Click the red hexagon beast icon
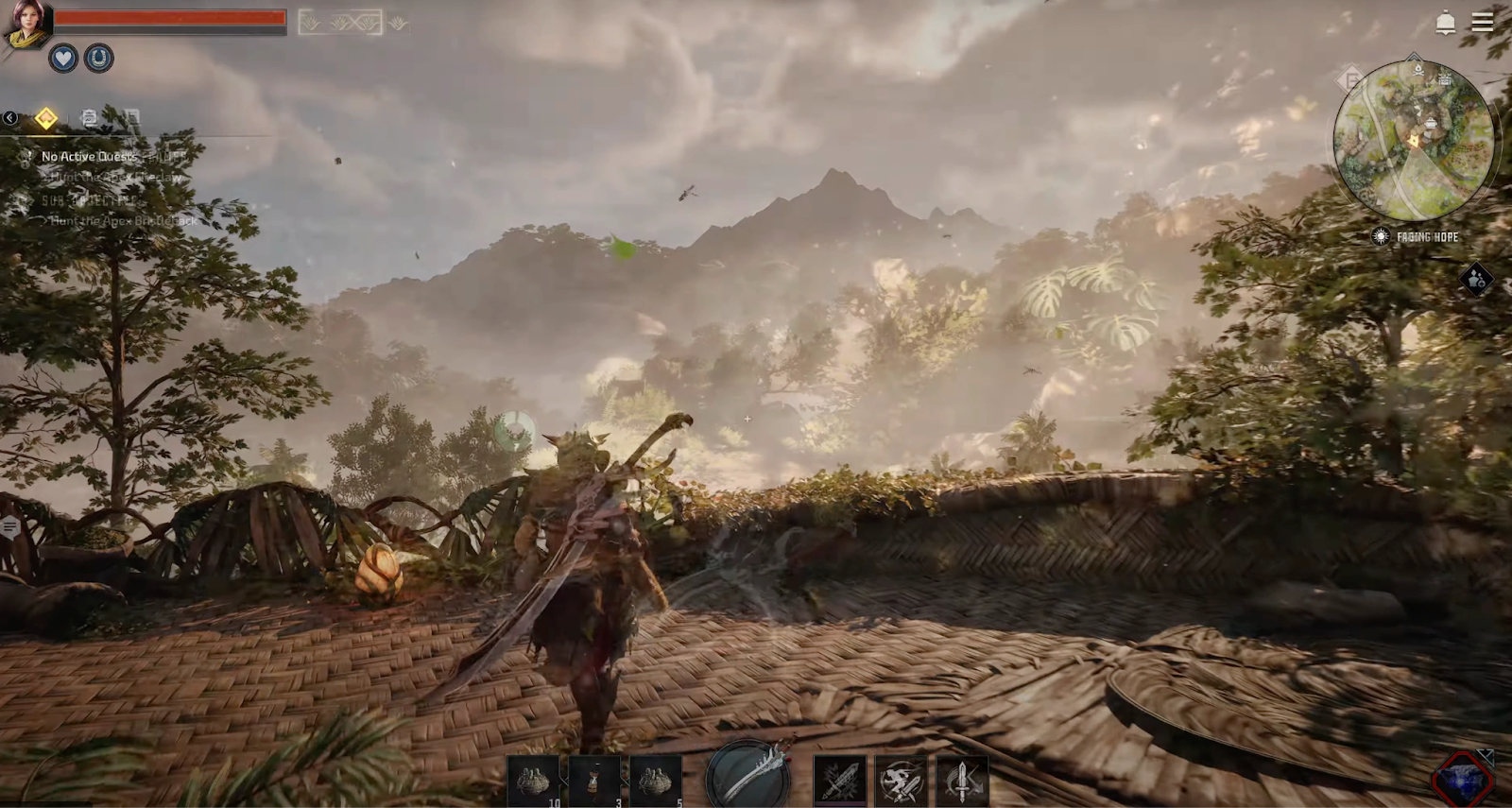The height and width of the screenshot is (808, 1512). point(1461,780)
